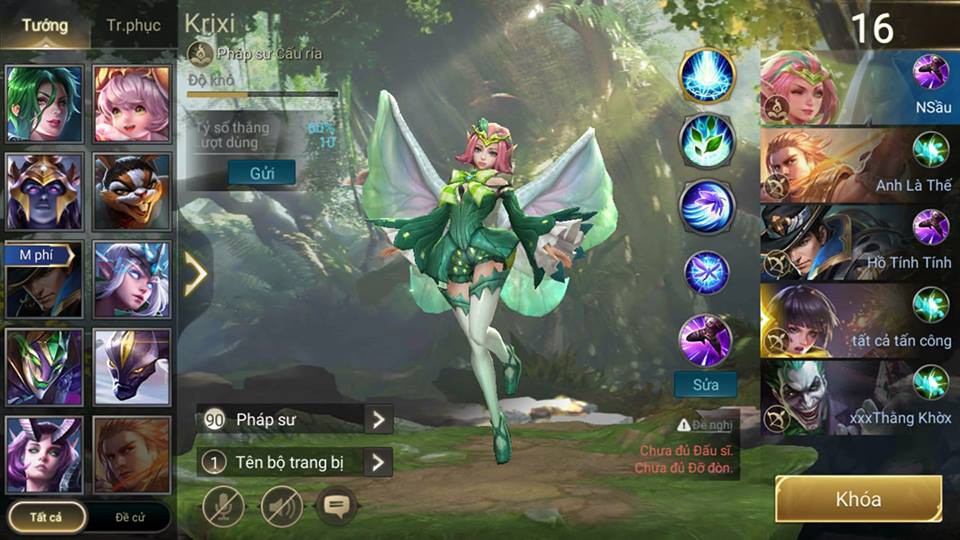Select the raccoon hero portrait
The image size is (960, 540).
click(132, 192)
